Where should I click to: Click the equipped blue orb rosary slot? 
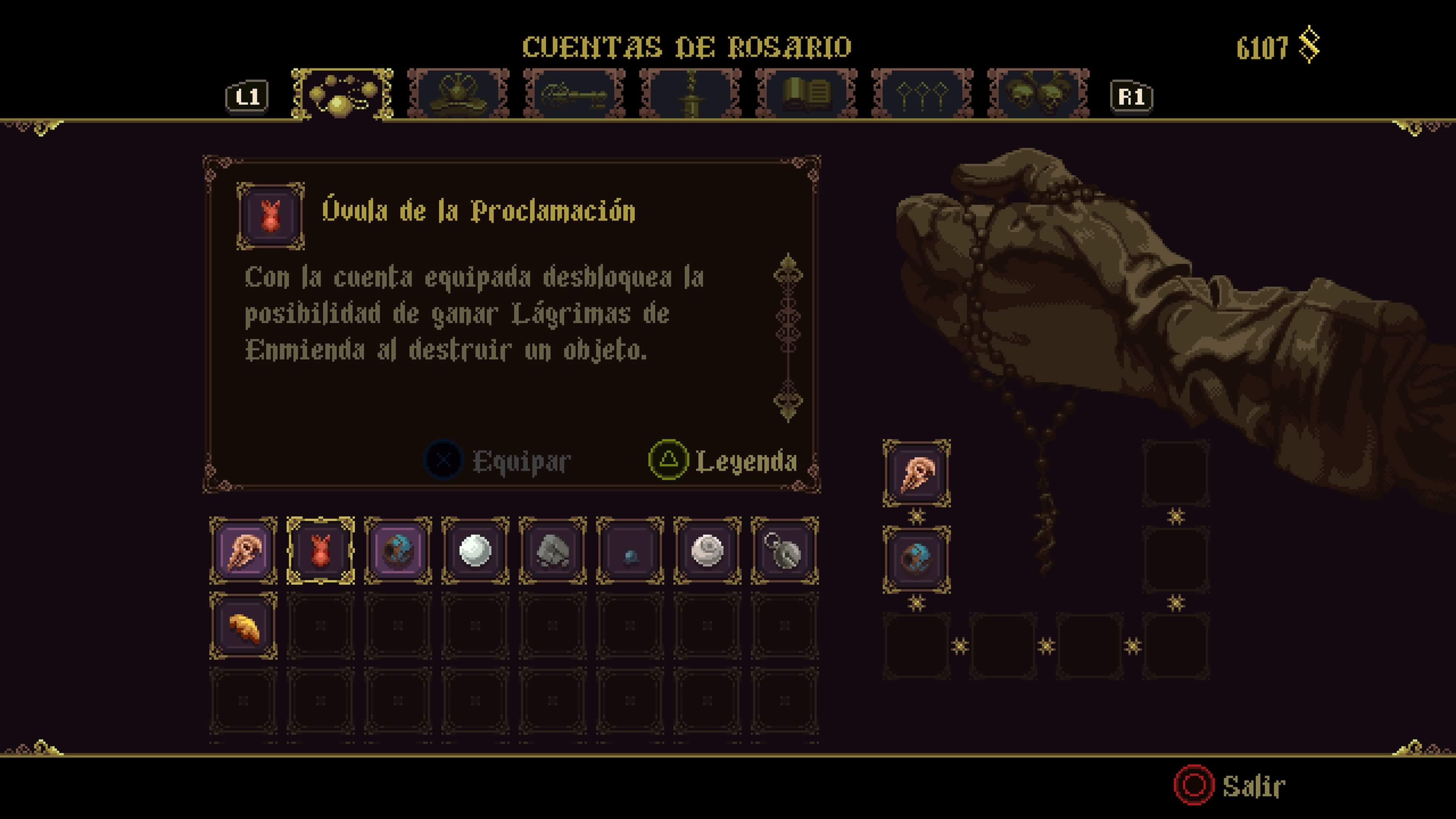pos(916,560)
